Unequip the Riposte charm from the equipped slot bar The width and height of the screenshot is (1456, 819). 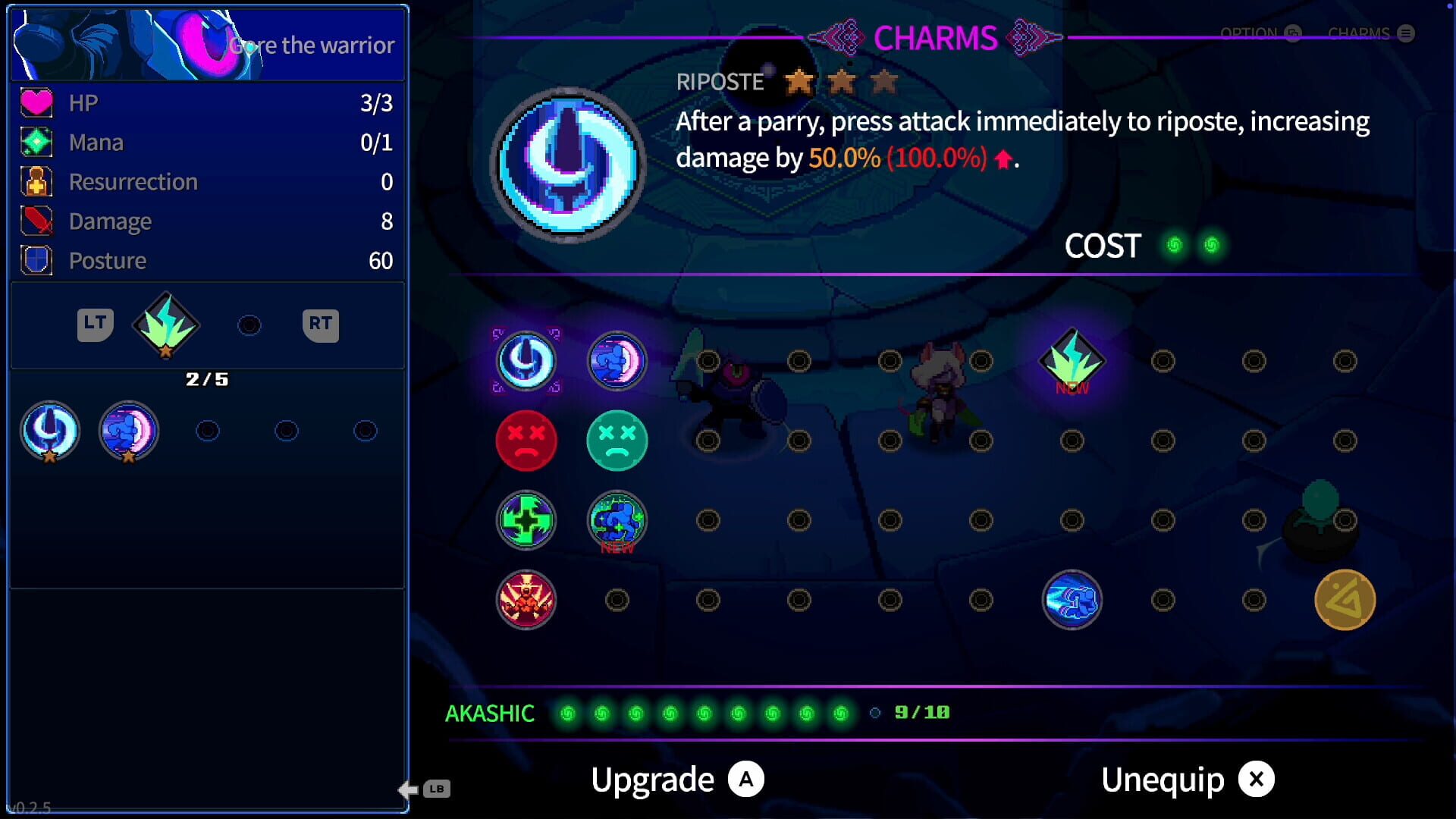click(49, 430)
